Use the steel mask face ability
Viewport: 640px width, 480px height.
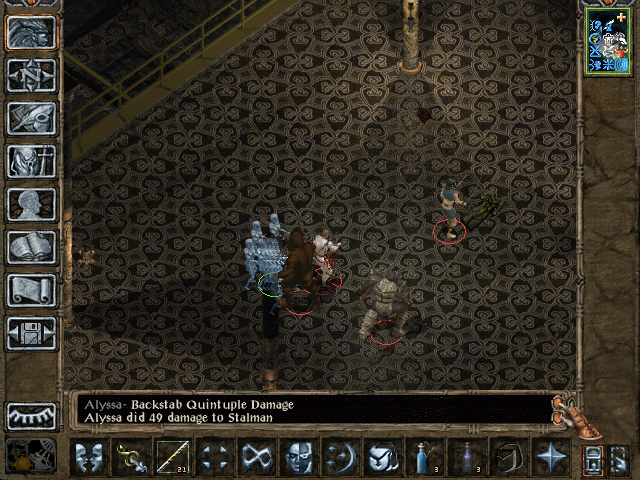(300, 458)
